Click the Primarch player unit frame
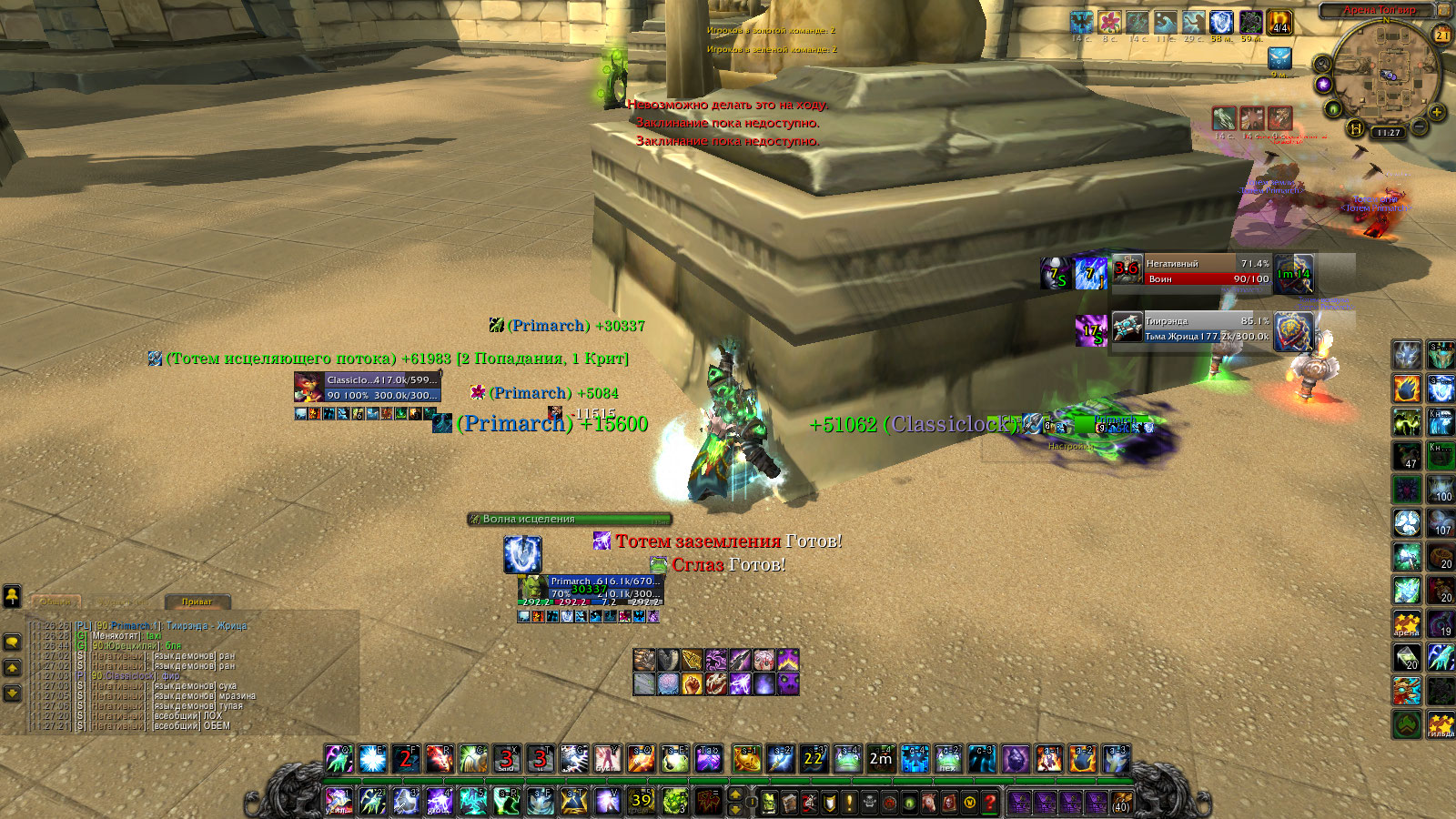The image size is (1456, 819). [x=604, y=590]
